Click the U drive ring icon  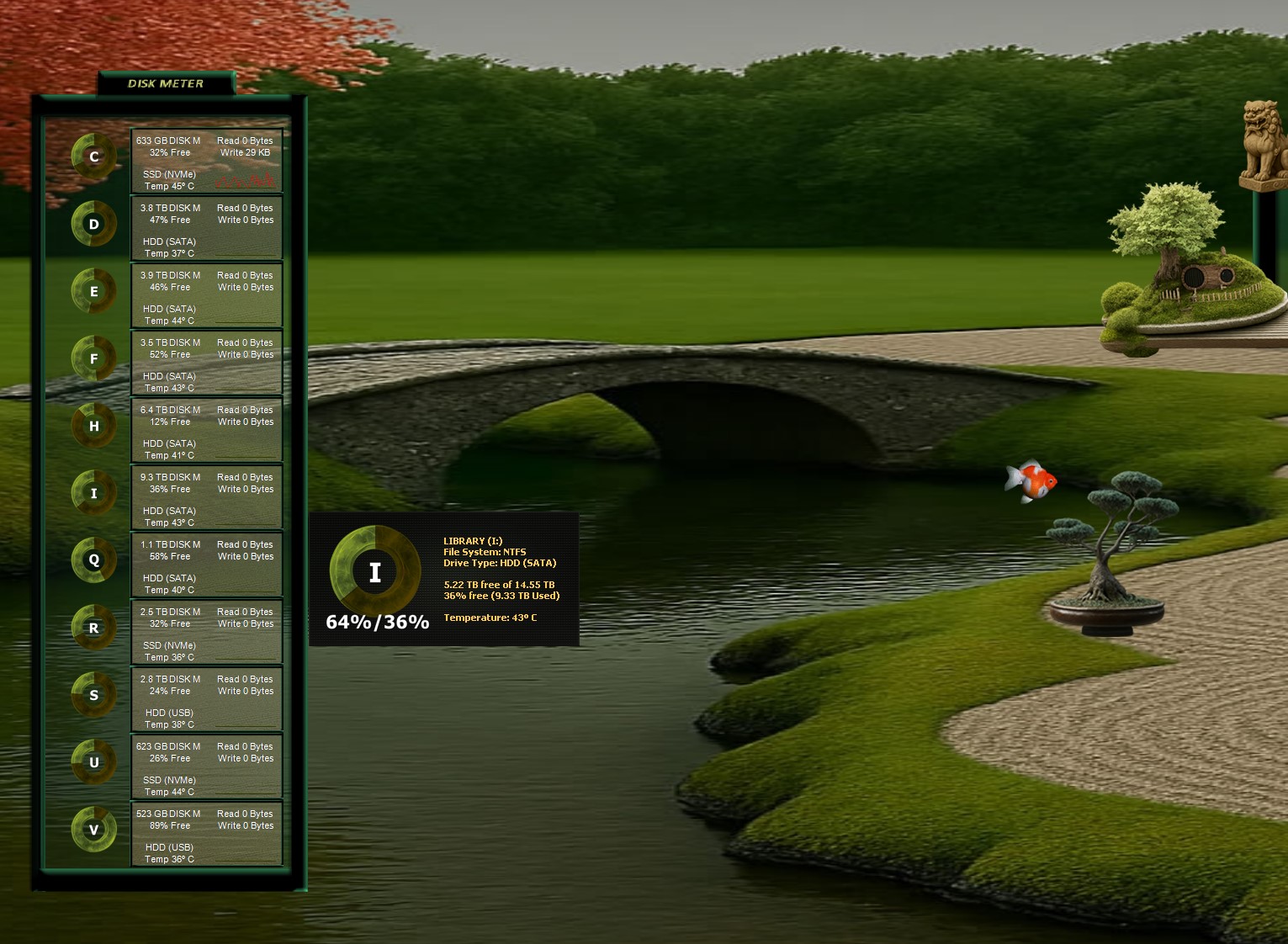pos(93,762)
